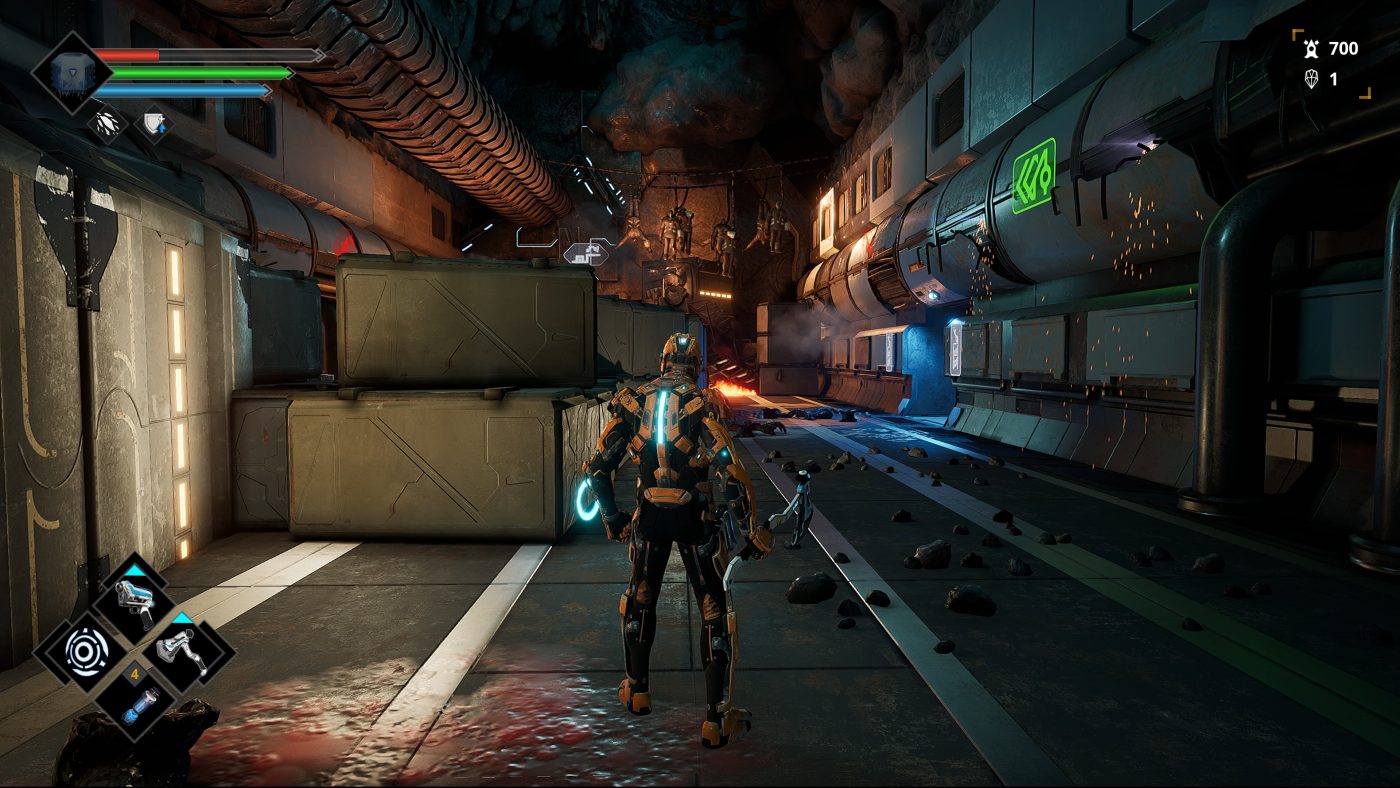The height and width of the screenshot is (788, 1400).
Task: Inspect the shield upgrade buff icon
Action: click(x=154, y=124)
